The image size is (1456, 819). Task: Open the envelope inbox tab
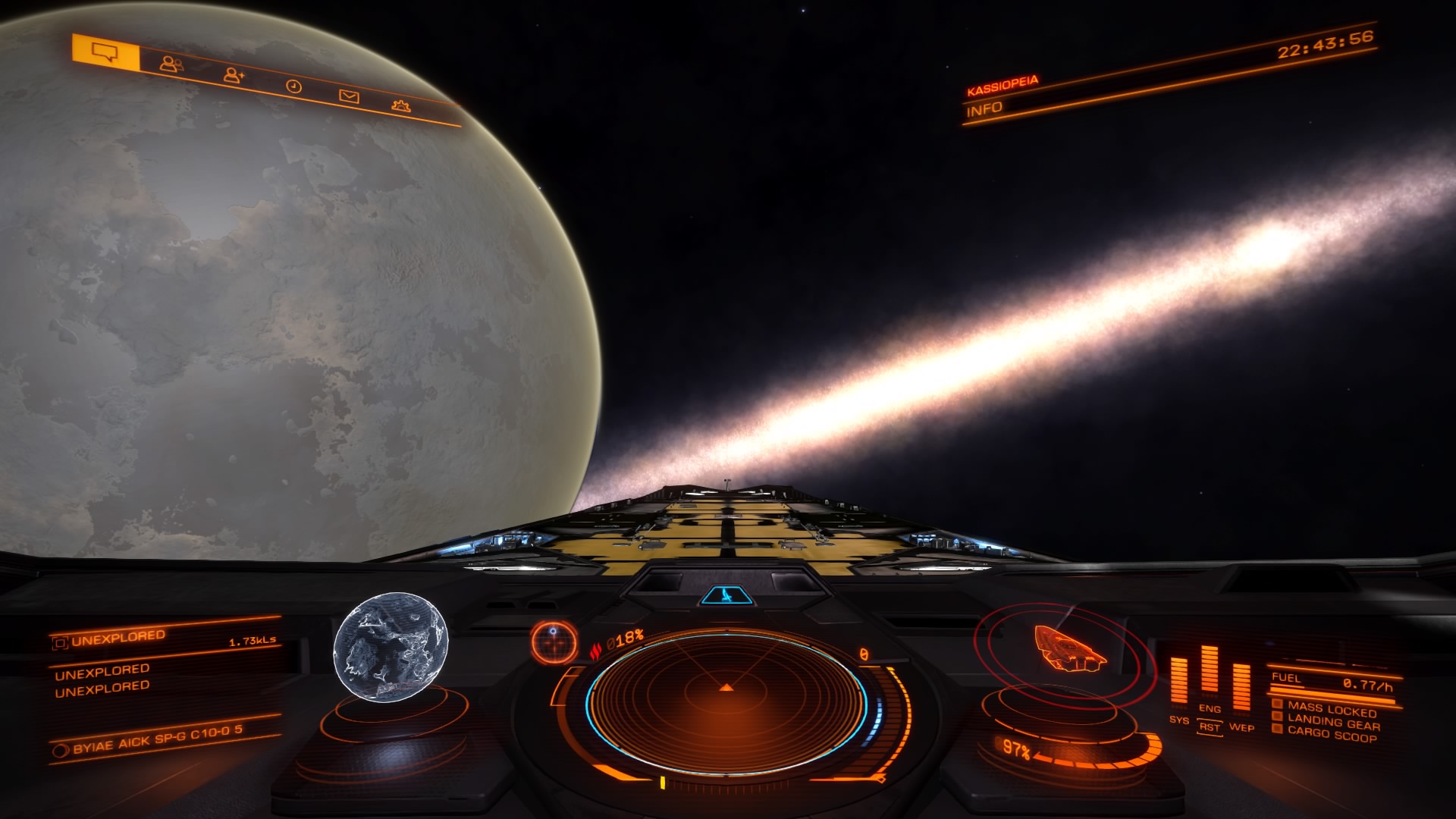[348, 96]
